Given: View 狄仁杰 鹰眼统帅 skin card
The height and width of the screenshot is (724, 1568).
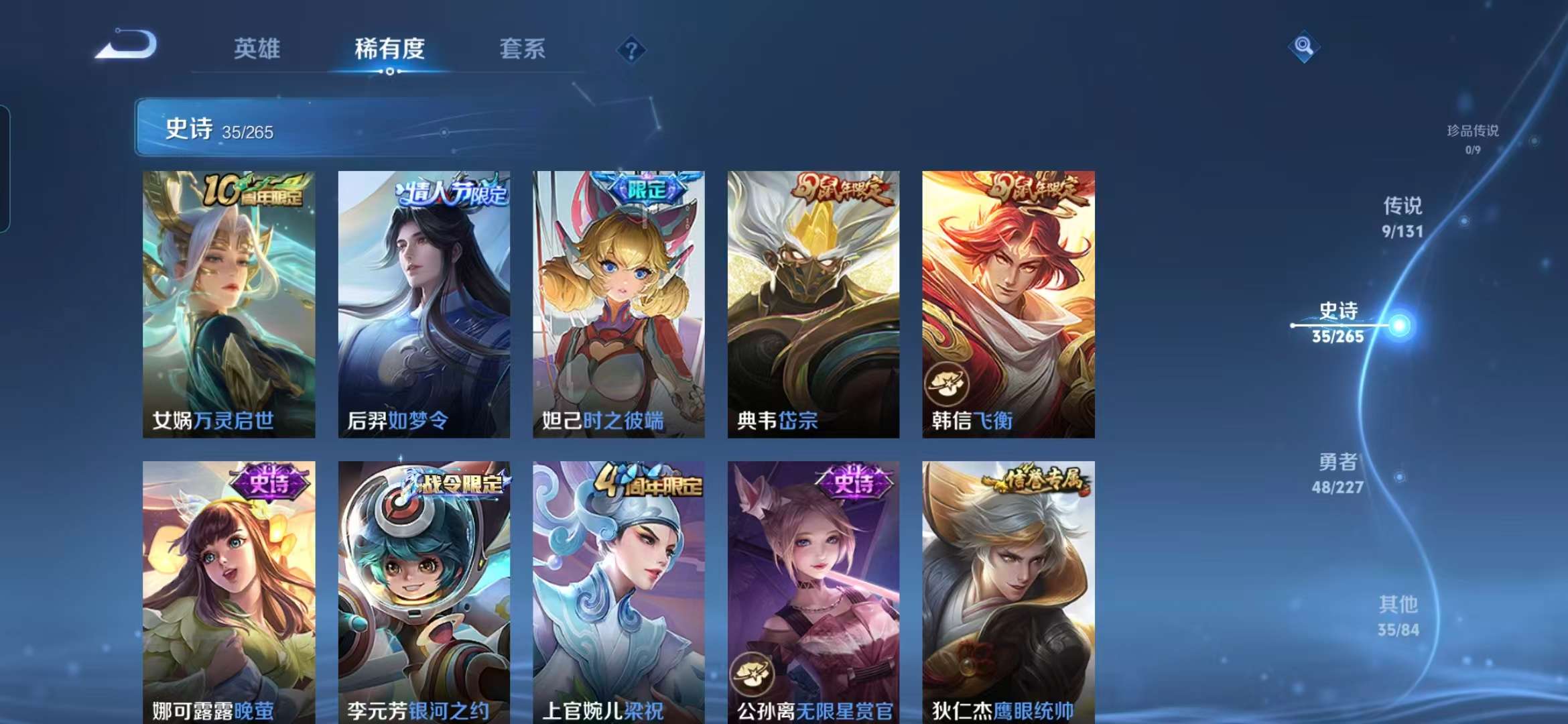Looking at the screenshot, I should pos(1008,591).
